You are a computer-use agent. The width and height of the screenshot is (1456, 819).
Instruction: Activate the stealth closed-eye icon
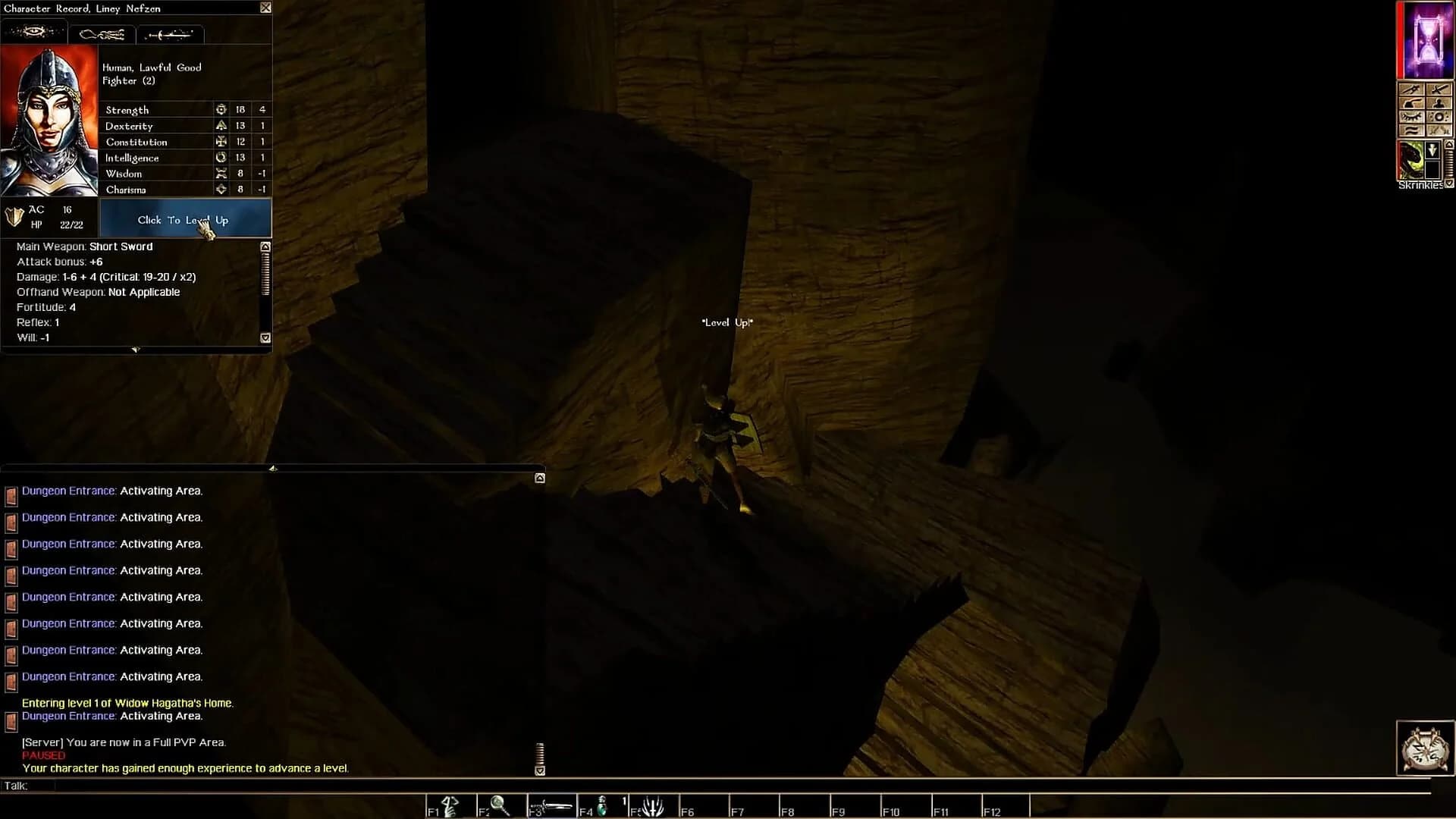click(x=1412, y=116)
